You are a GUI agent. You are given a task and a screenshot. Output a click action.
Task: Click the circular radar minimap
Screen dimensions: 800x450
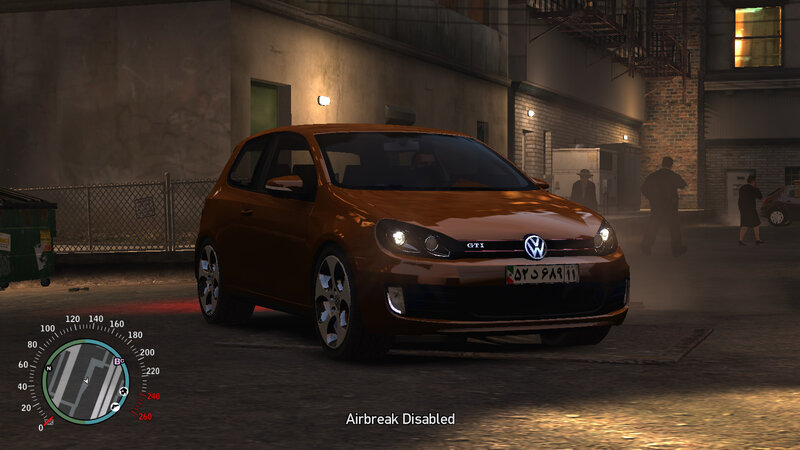click(x=86, y=381)
